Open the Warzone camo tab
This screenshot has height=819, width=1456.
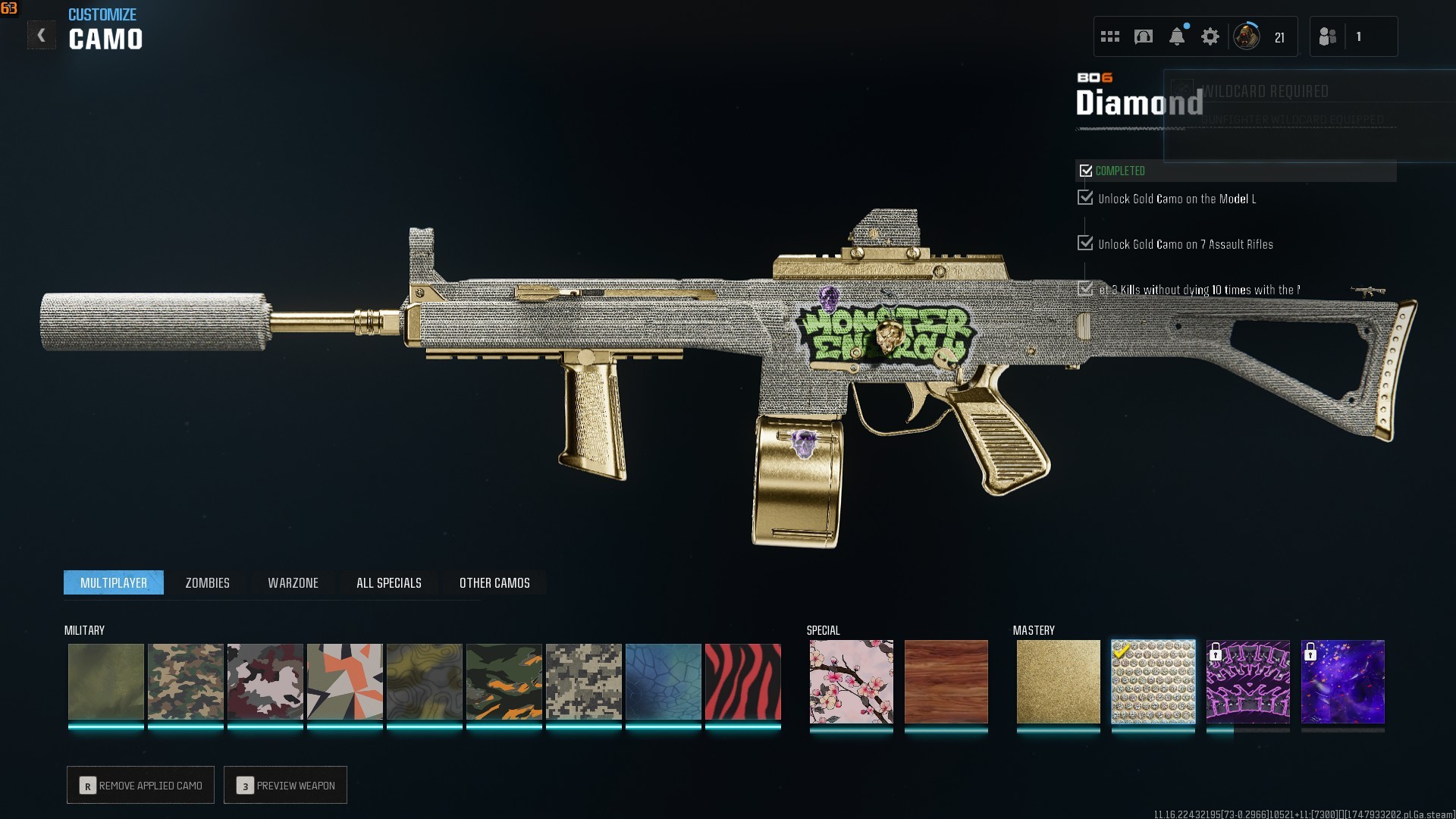point(293,582)
